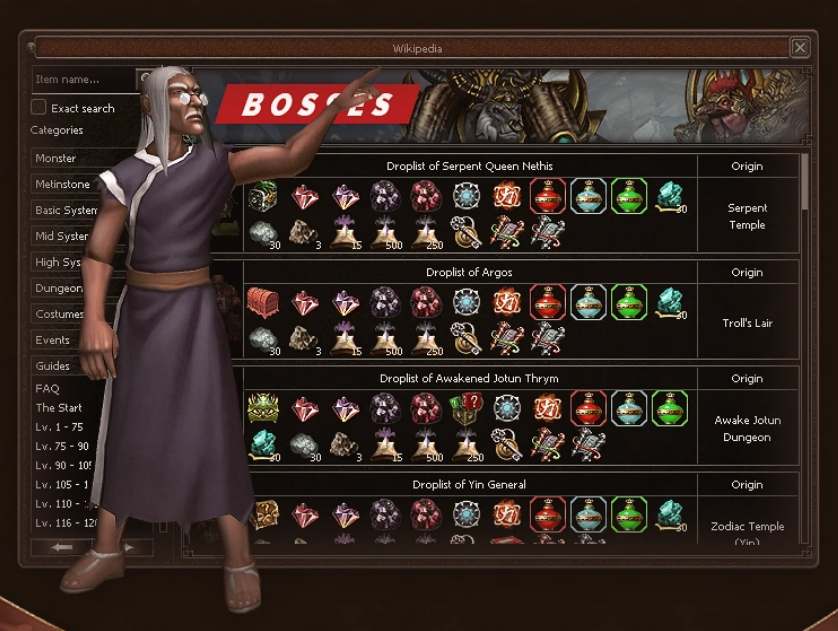
Task: Select the golden chest in Yin General droplist
Action: 263,514
